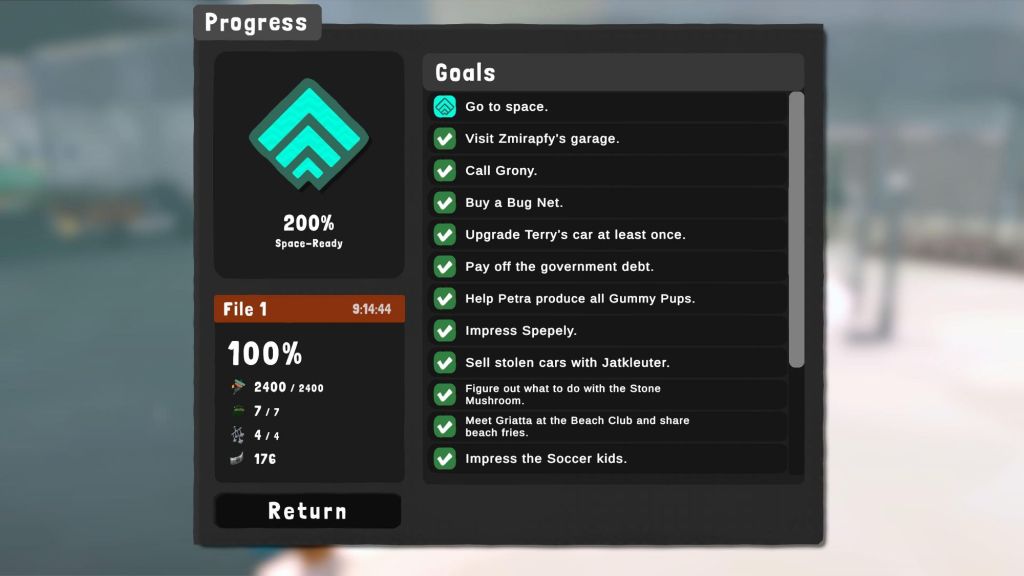The height and width of the screenshot is (576, 1024).
Task: Click the Goals list scrollbar
Action: [x=796, y=230]
